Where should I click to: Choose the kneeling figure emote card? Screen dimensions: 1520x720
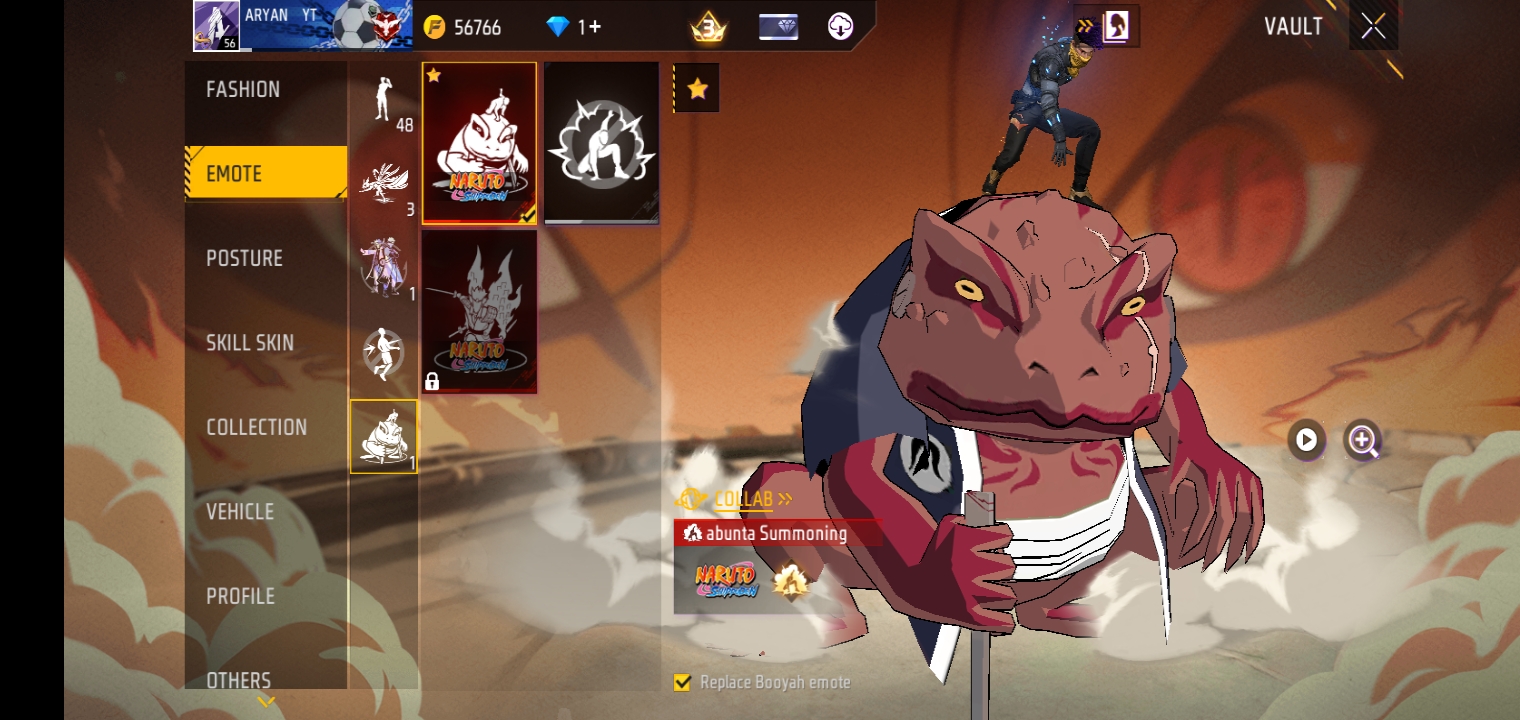coord(601,143)
